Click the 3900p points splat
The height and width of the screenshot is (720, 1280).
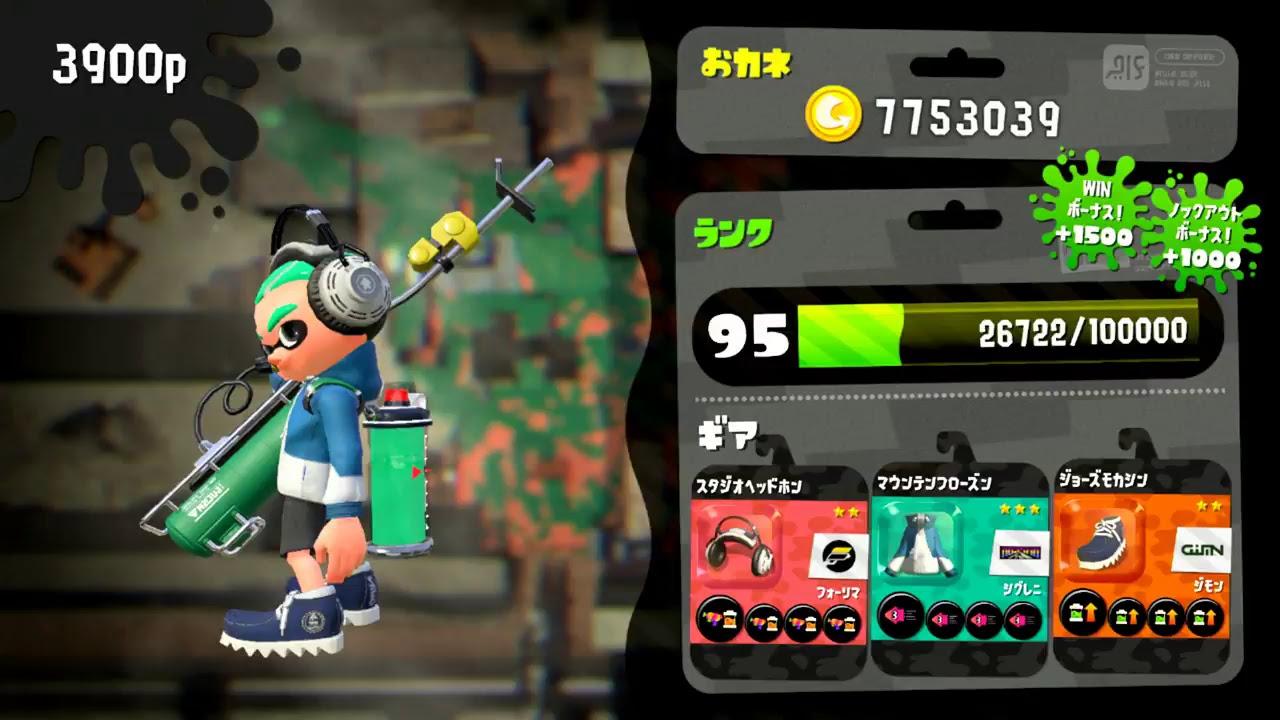coord(120,63)
